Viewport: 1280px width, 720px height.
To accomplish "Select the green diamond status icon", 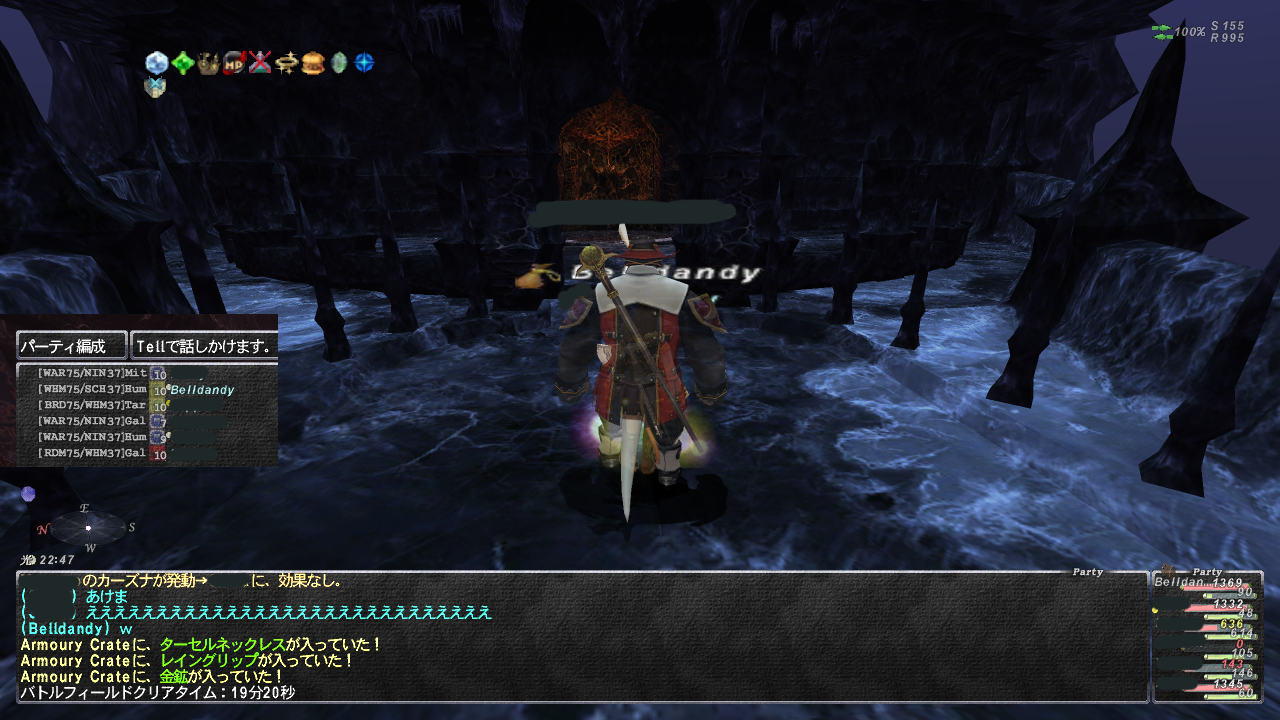I will pos(182,63).
